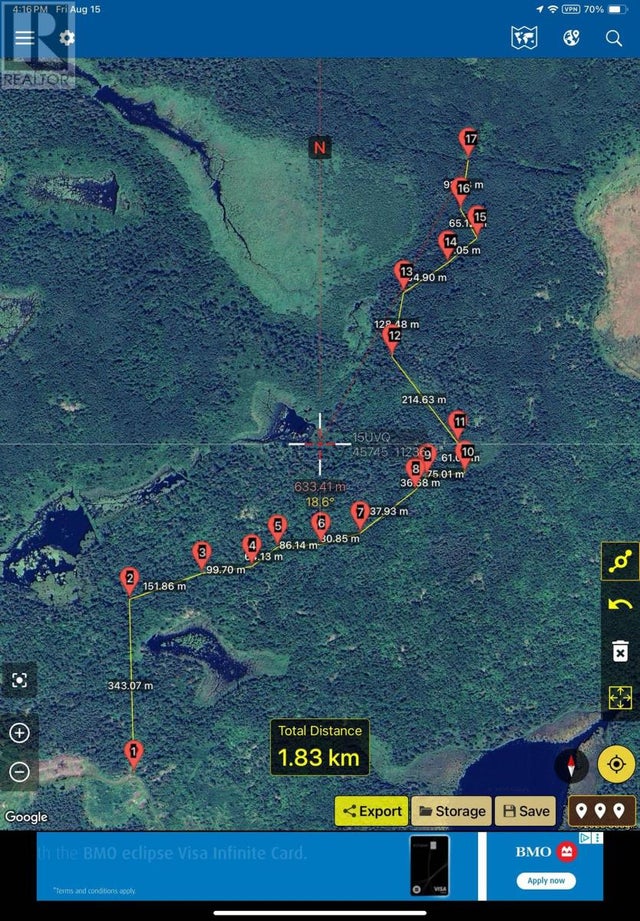Image resolution: width=640 pixels, height=921 pixels.
Task: Open settings with the gear icon
Action: [67, 38]
